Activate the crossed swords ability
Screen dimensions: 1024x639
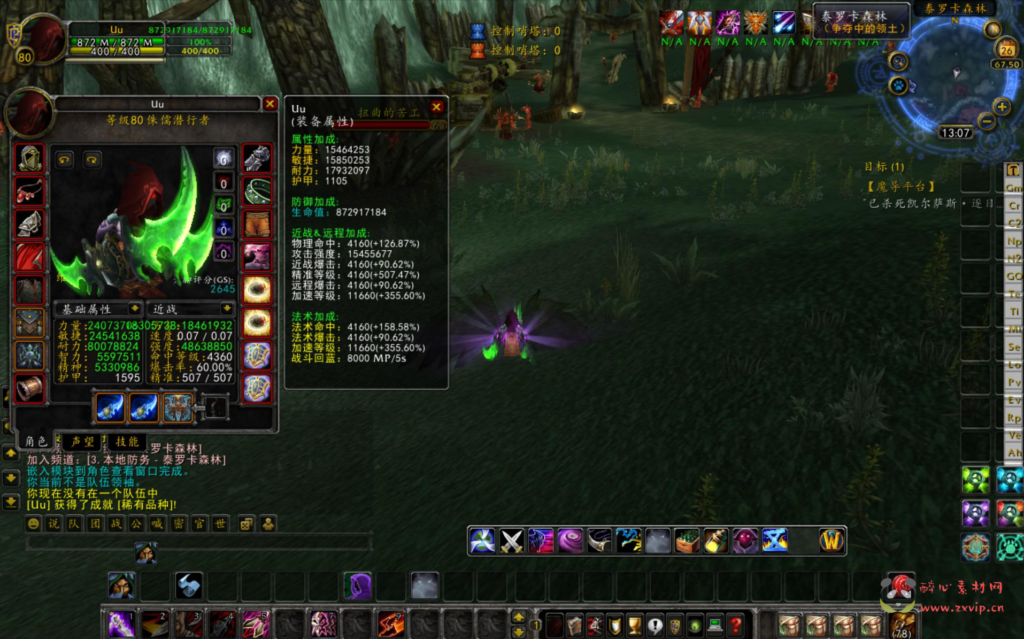pos(512,541)
